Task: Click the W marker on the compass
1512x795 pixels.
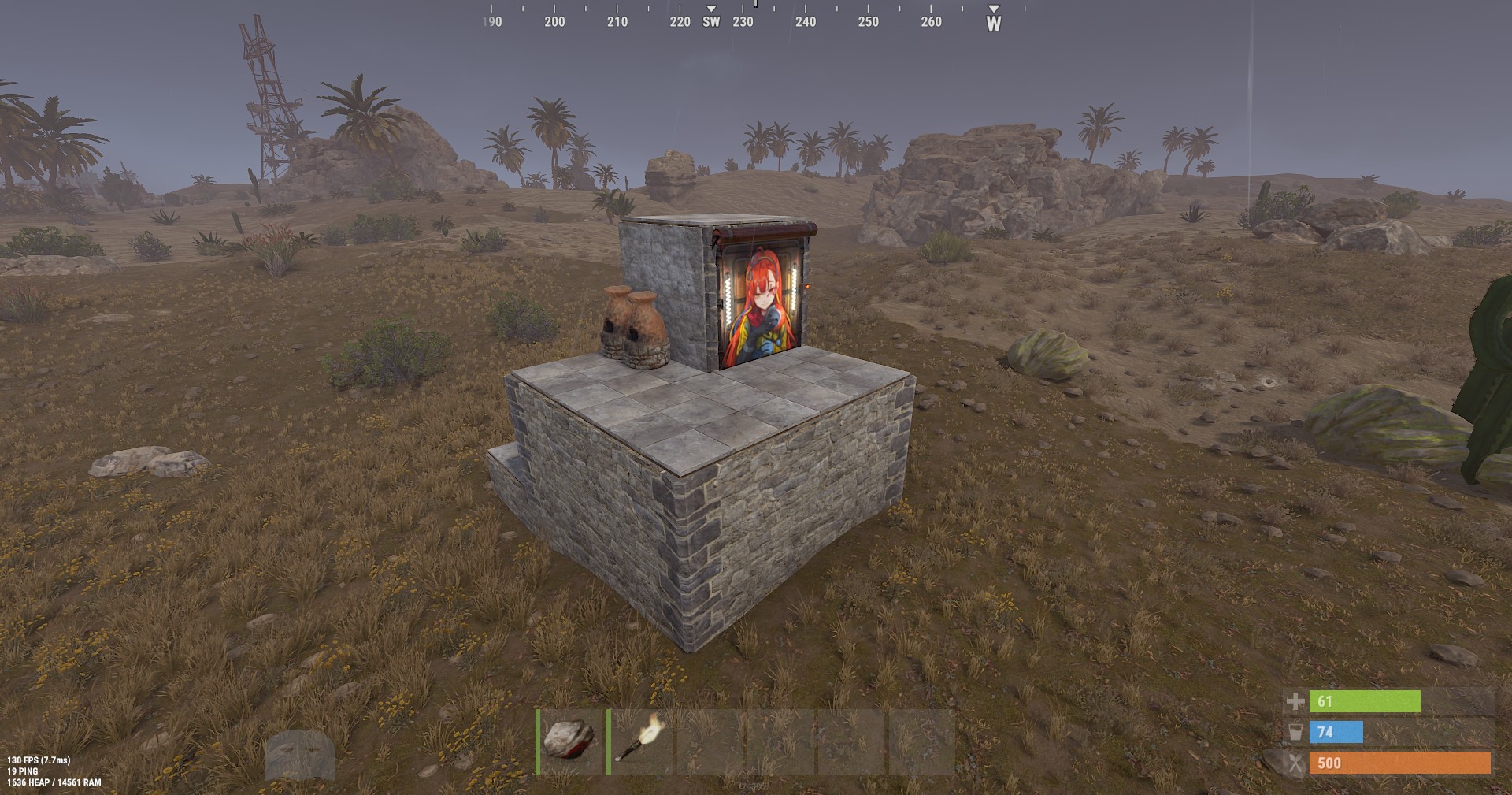Action: [x=993, y=22]
